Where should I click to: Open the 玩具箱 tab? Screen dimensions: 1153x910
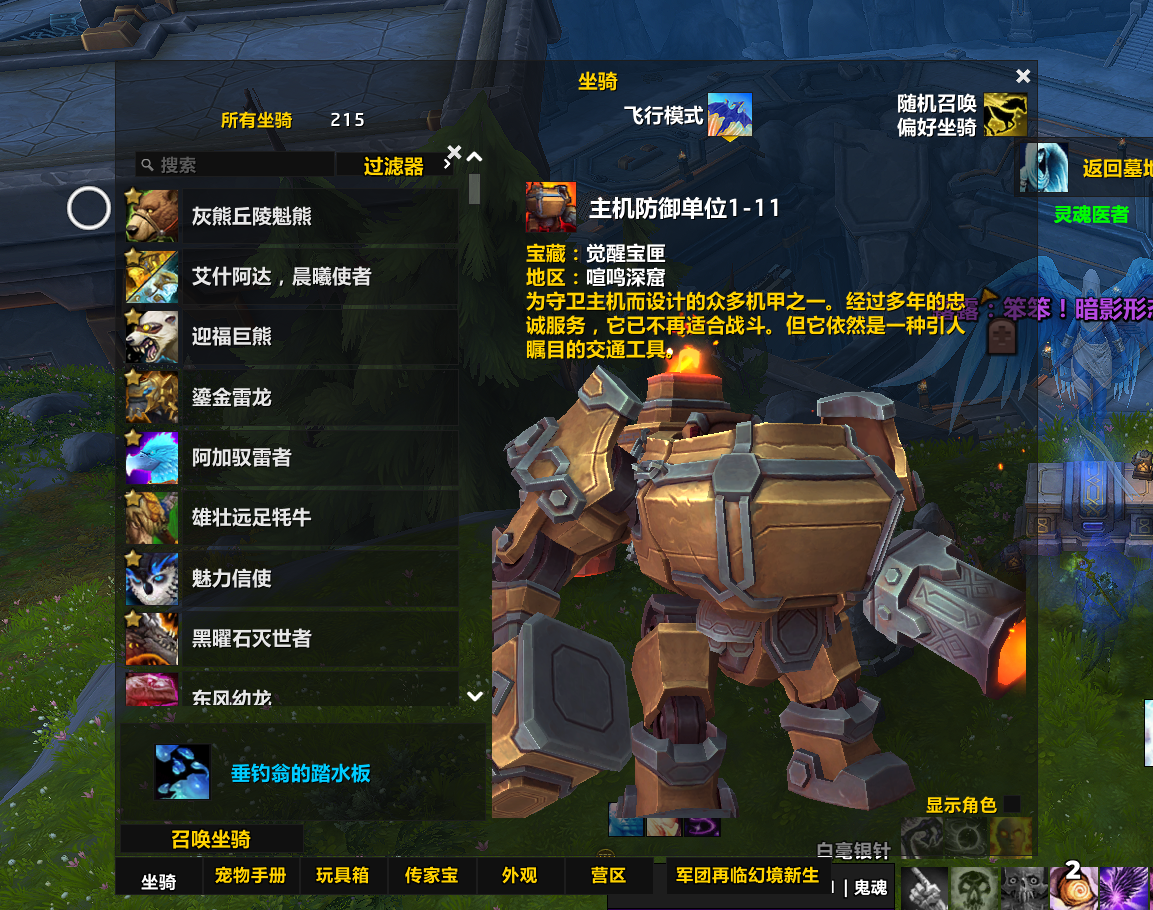(x=342, y=875)
